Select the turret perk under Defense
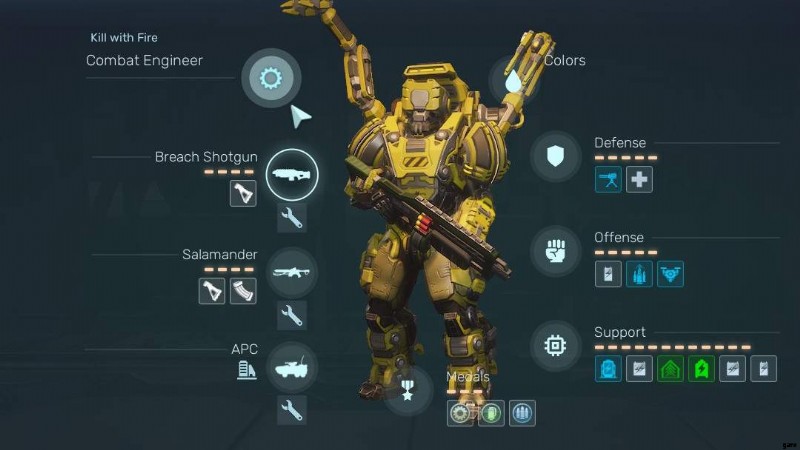 pyautogui.click(x=608, y=180)
